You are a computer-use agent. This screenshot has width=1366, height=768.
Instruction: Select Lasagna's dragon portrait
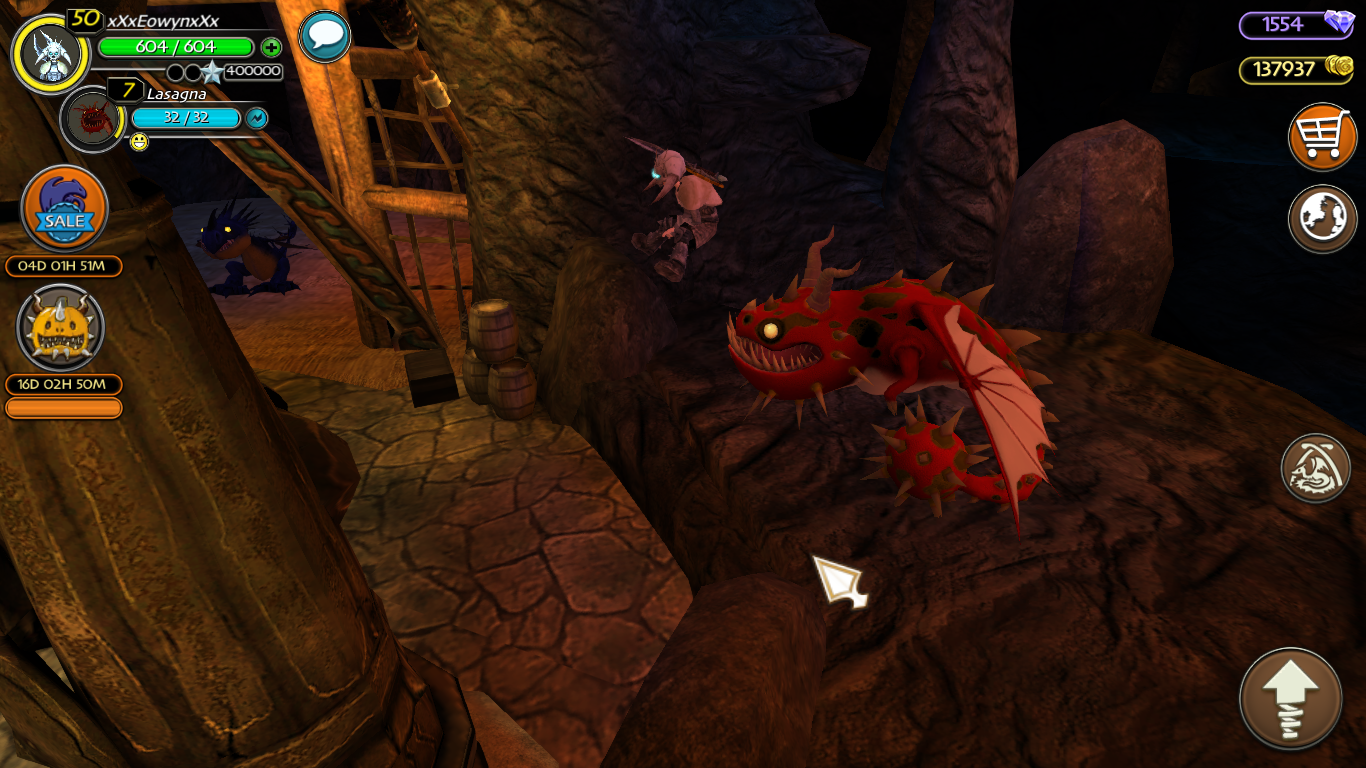pos(92,119)
